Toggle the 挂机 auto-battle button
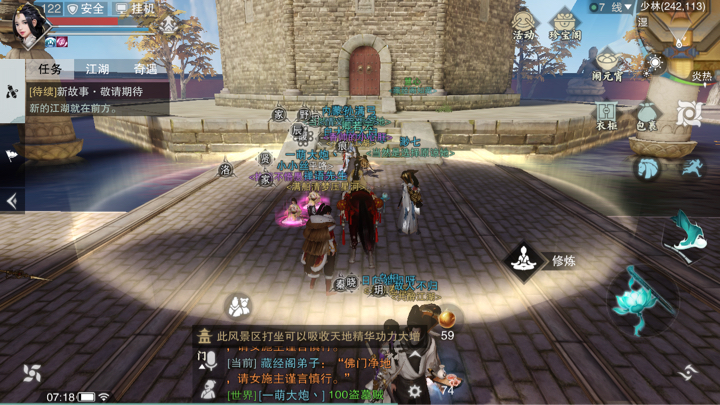720x405 pixels. [136, 9]
